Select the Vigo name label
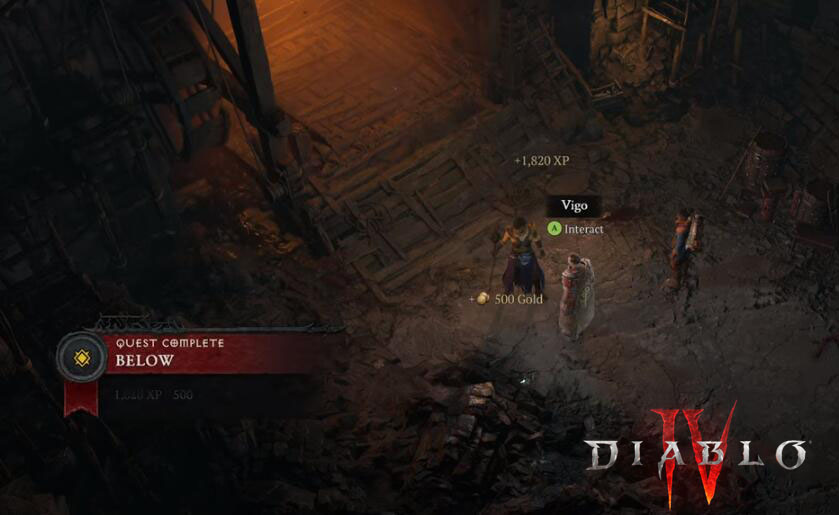Image resolution: width=839 pixels, height=515 pixels. 574,206
